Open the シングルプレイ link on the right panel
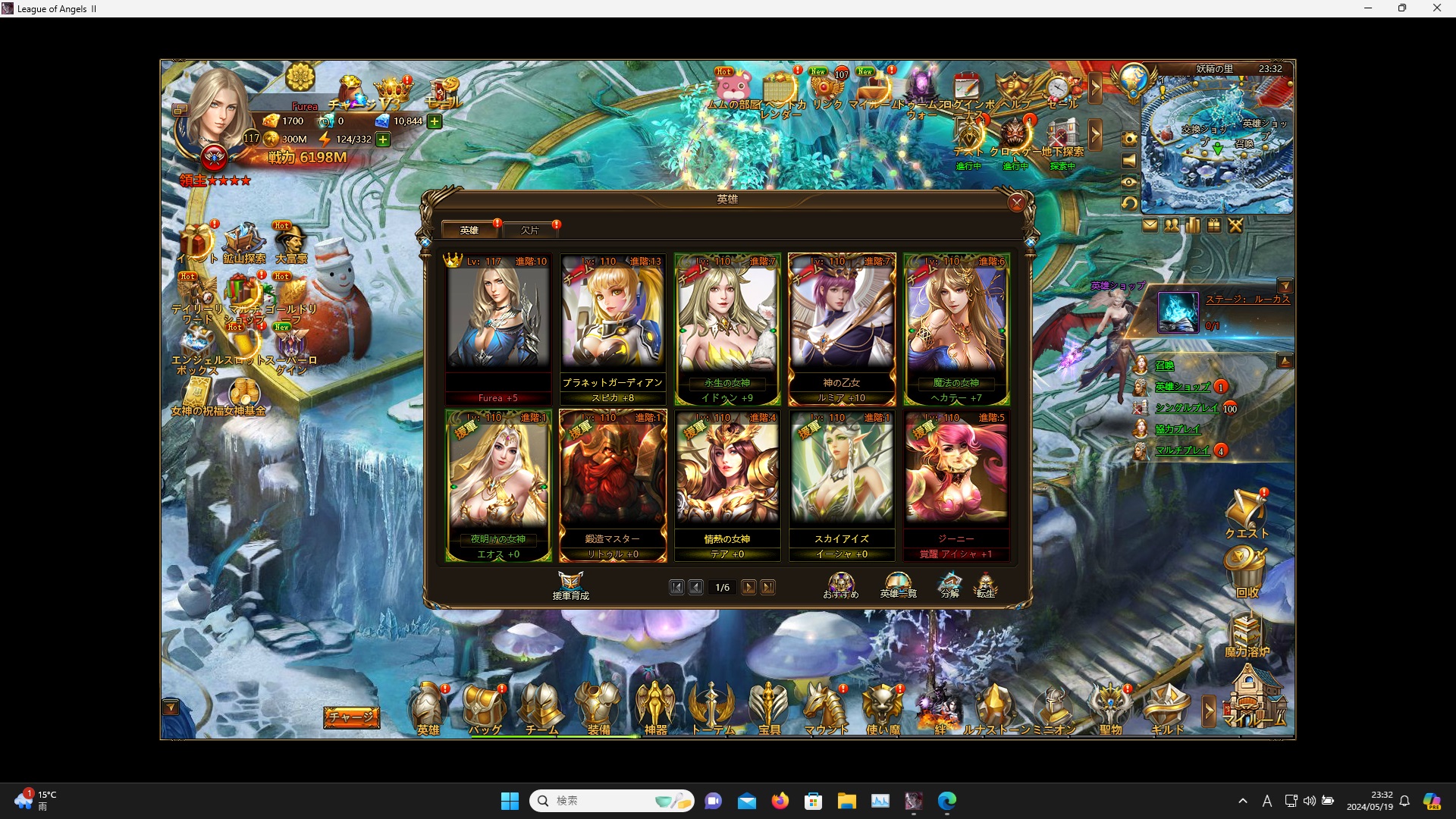Screen dimensions: 1456x819 tap(1185, 408)
